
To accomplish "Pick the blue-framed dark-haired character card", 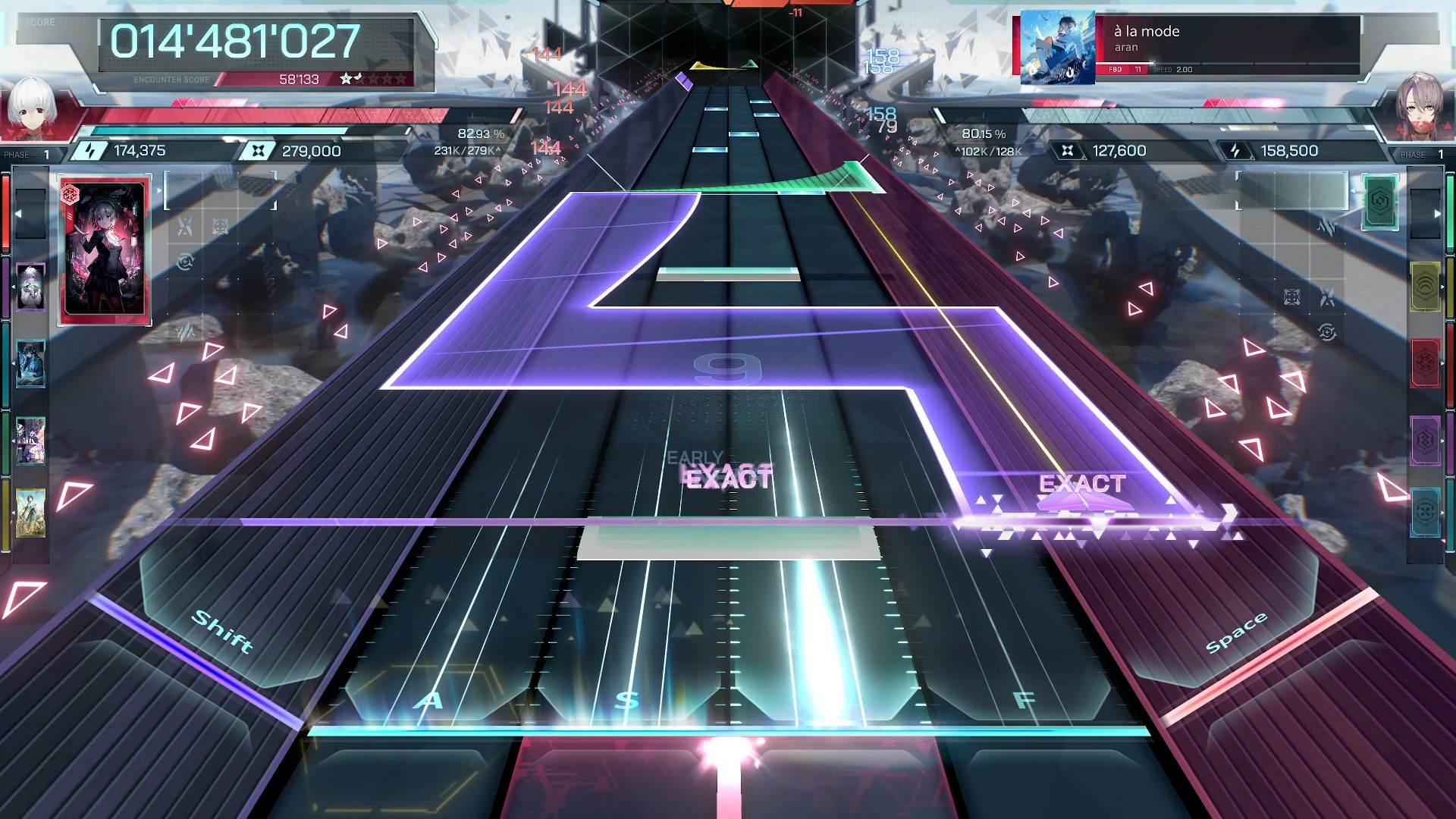I will point(30,364).
